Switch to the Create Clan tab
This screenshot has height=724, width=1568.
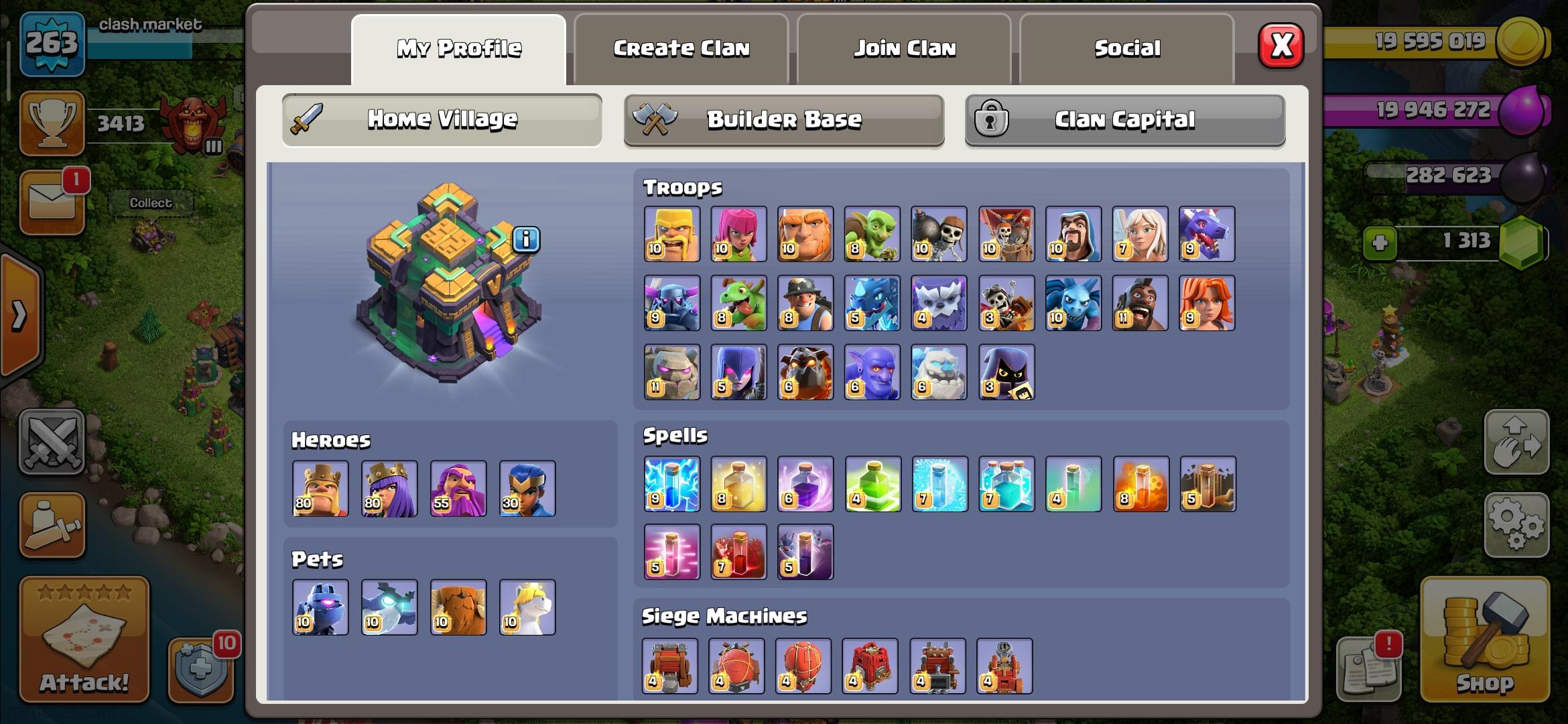point(681,49)
